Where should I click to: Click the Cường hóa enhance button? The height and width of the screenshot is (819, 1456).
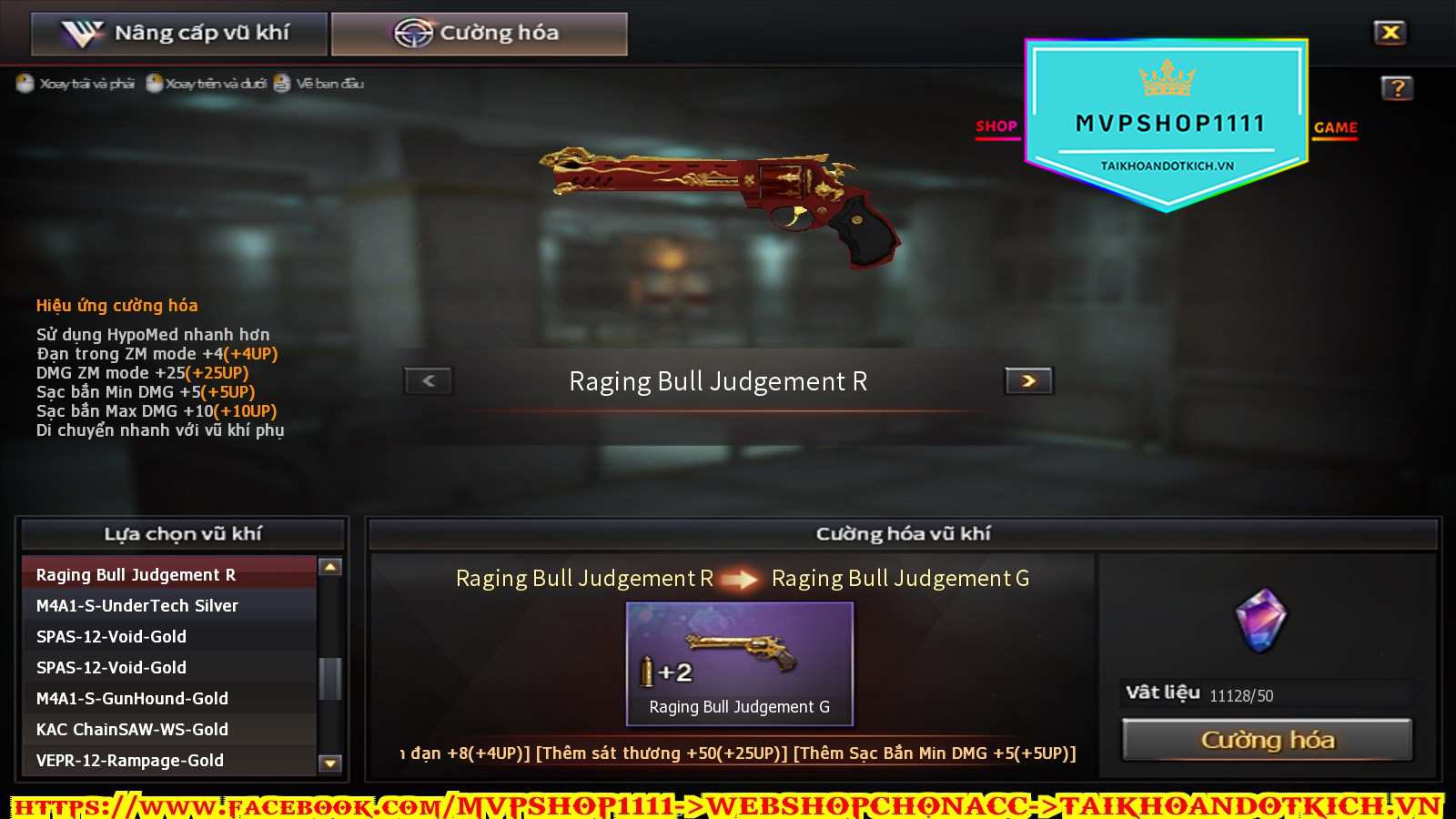[1267, 740]
